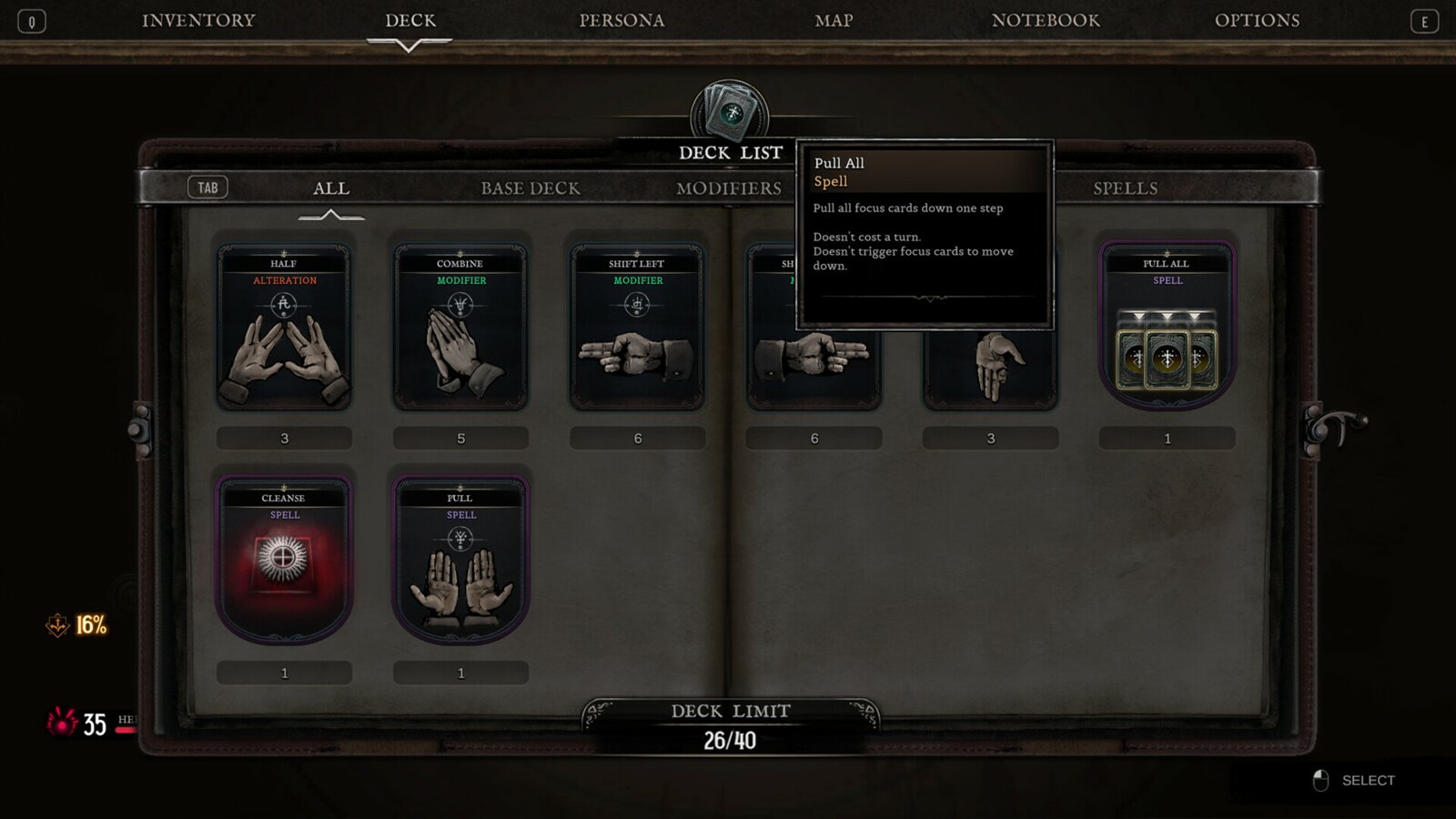Screen dimensions: 1456x819
Task: Navigate to the Inventory menu
Action: pos(200,20)
